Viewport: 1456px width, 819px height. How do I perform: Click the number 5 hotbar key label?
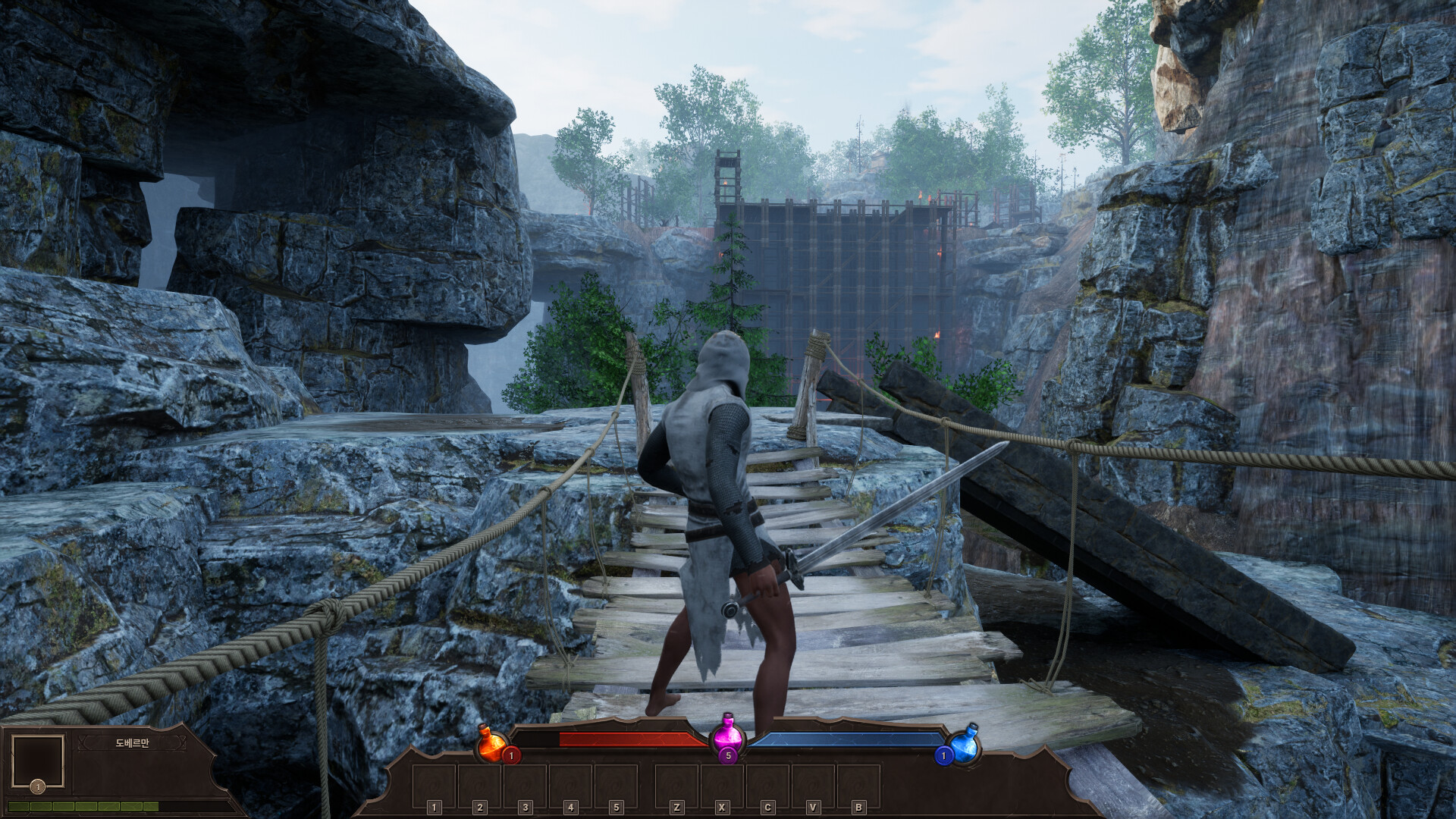point(614,808)
